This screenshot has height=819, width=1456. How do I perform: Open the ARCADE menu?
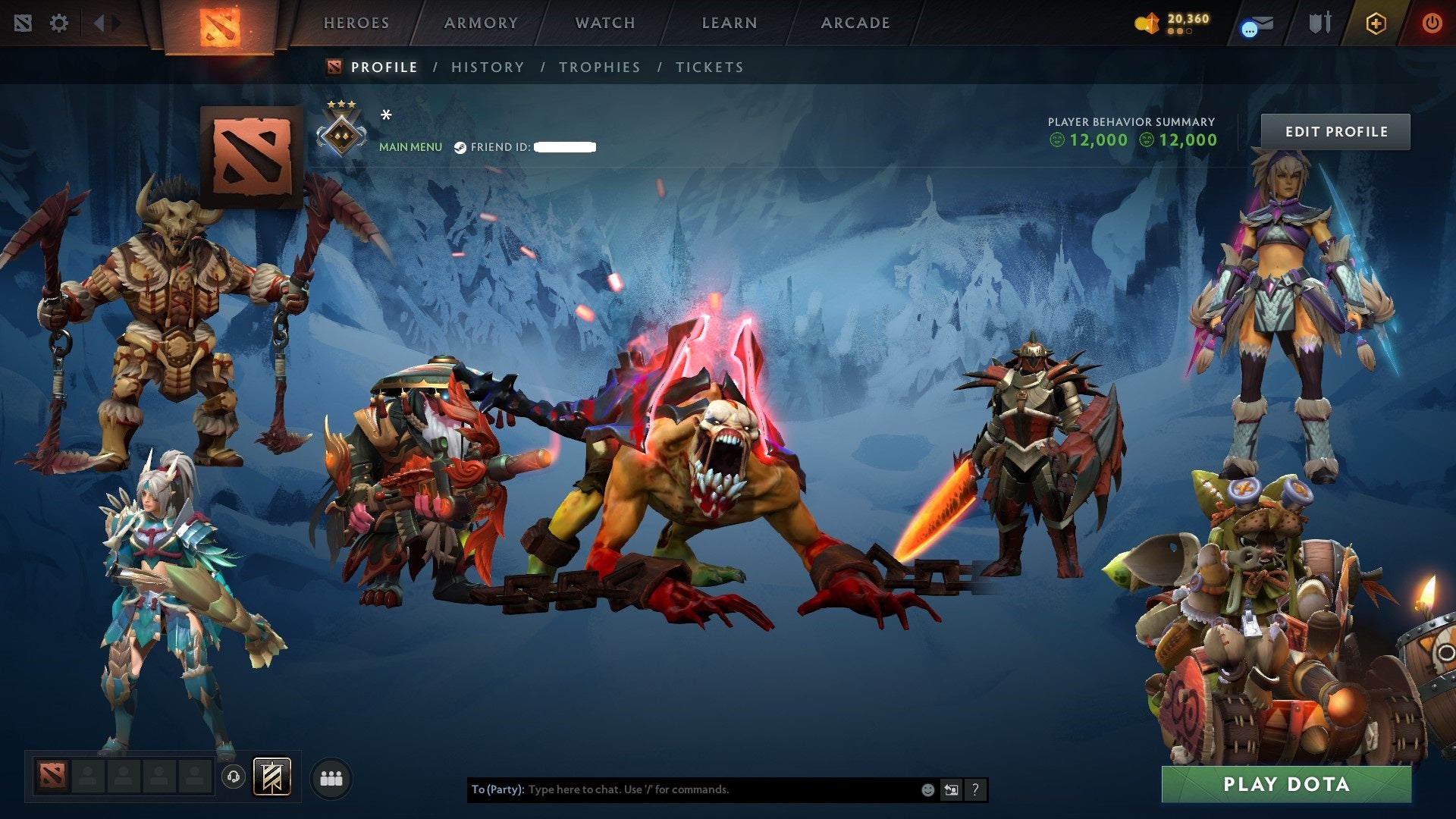click(855, 23)
